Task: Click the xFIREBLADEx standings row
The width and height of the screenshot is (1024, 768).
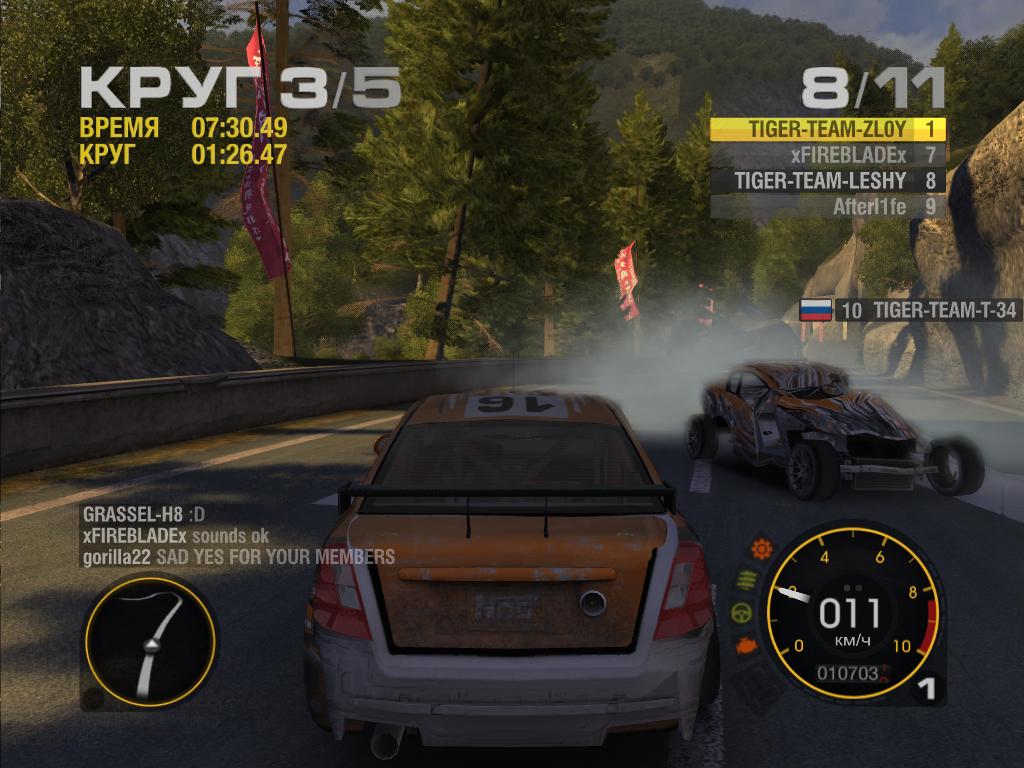Action: (827, 155)
